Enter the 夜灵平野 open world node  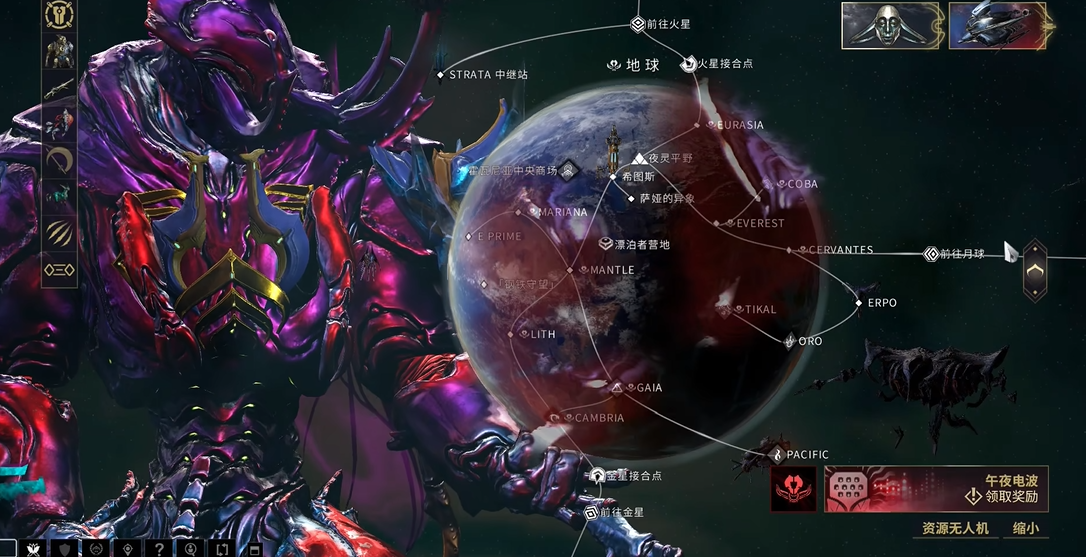click(x=641, y=158)
